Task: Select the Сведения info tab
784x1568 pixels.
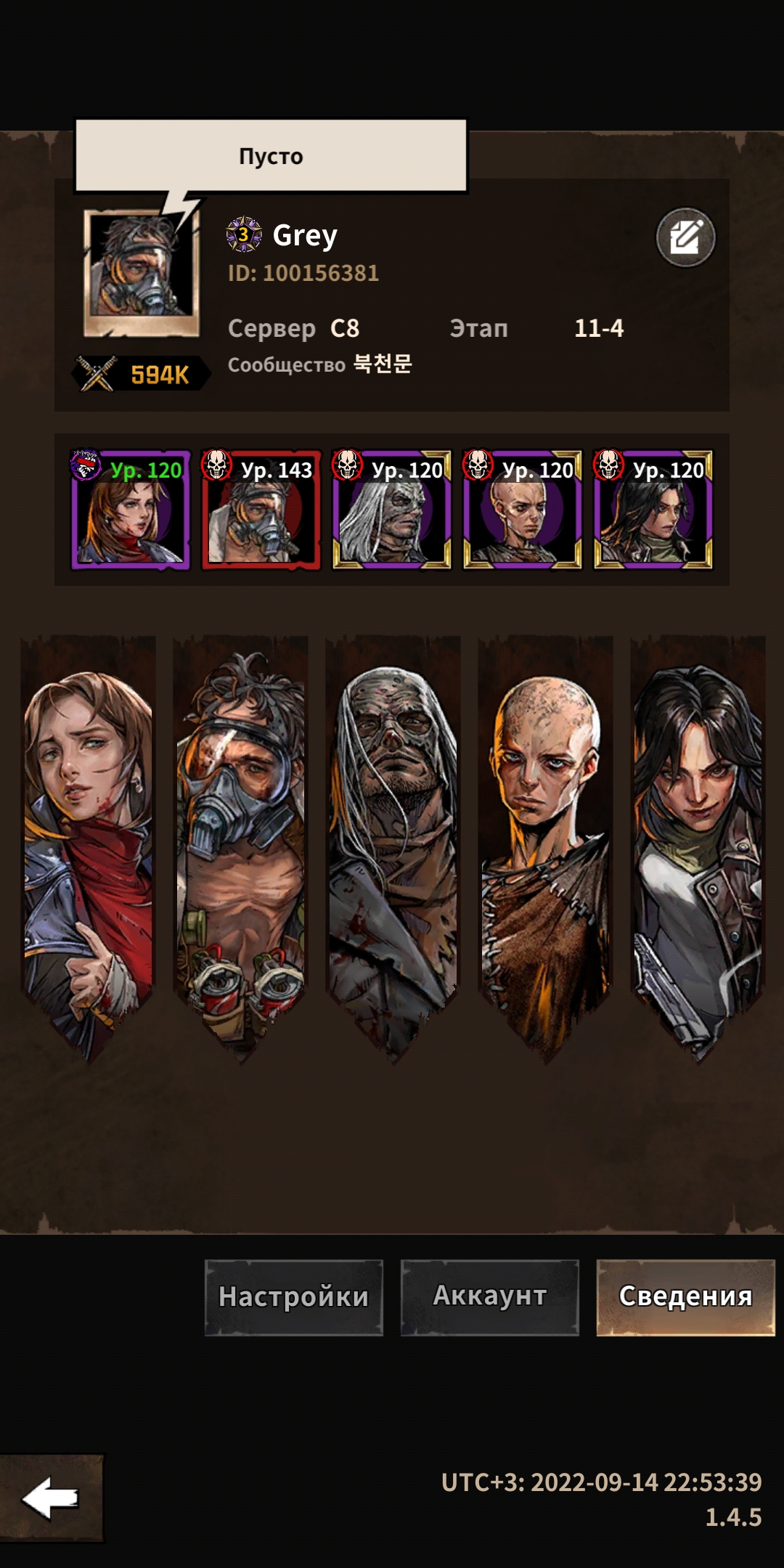Action: click(x=685, y=1297)
